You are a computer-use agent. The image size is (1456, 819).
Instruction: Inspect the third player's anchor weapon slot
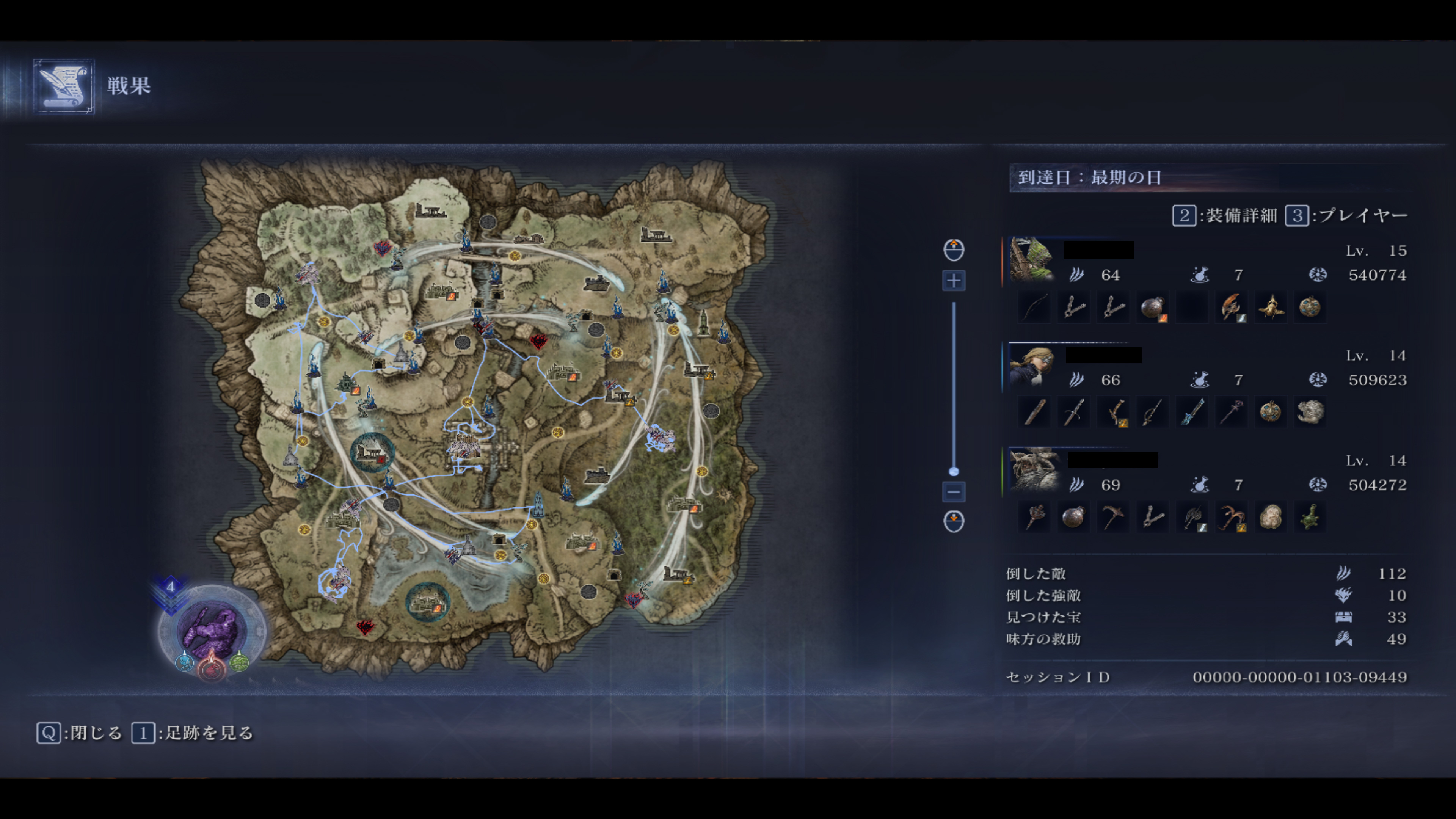coord(1231,517)
